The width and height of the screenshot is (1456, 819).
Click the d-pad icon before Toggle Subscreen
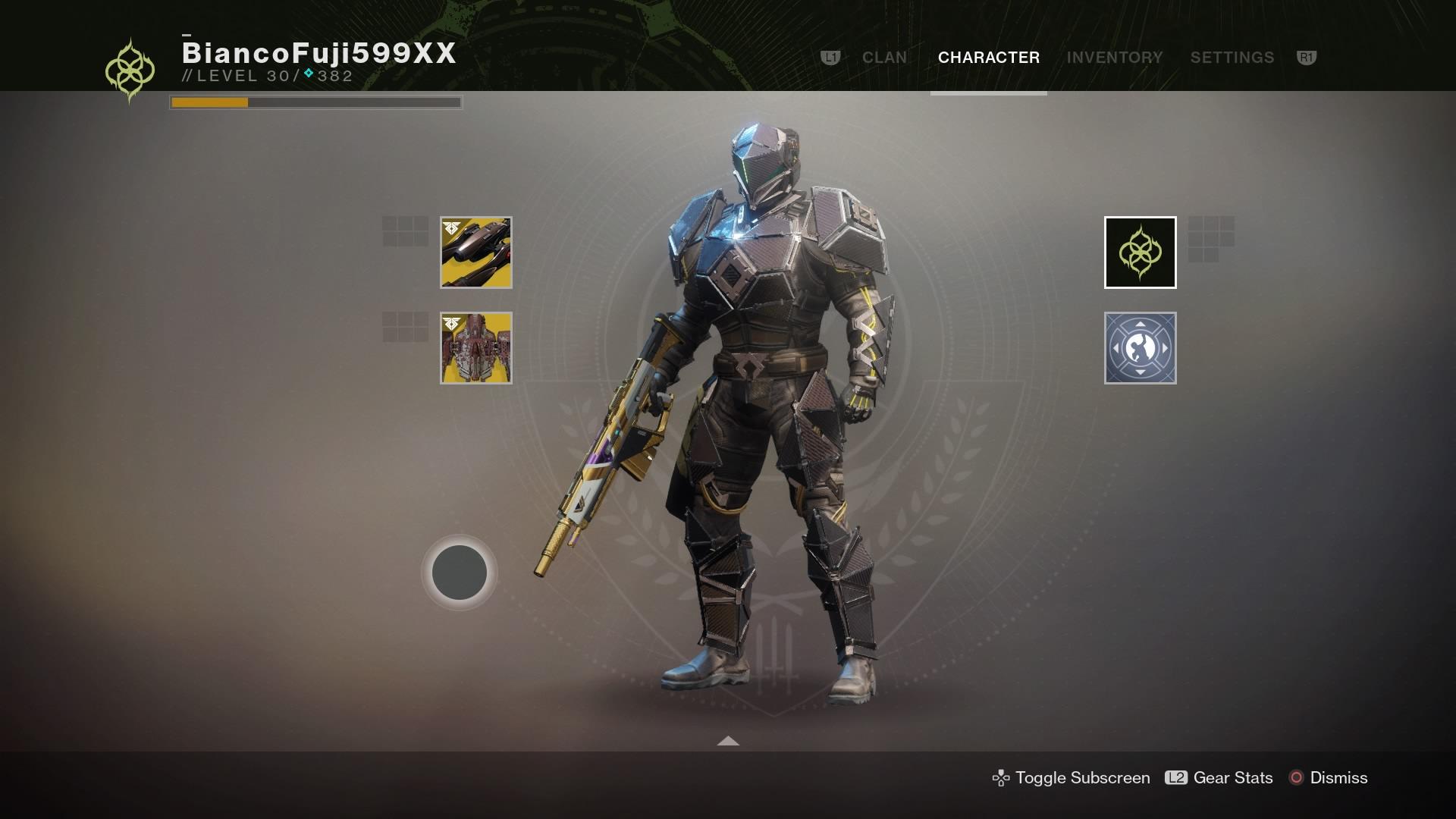coord(1001,777)
